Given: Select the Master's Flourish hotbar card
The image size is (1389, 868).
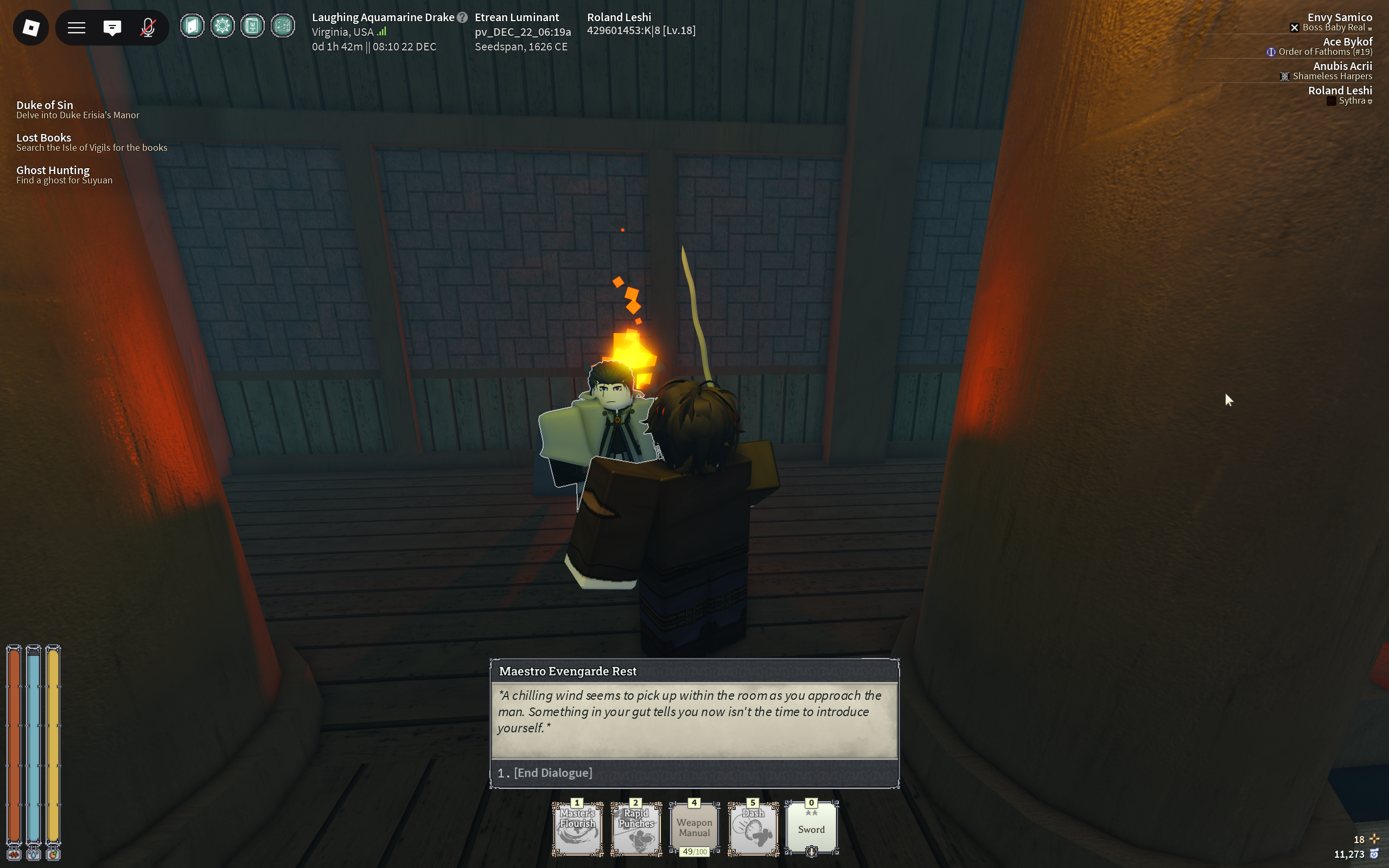Looking at the screenshot, I should pos(577,827).
